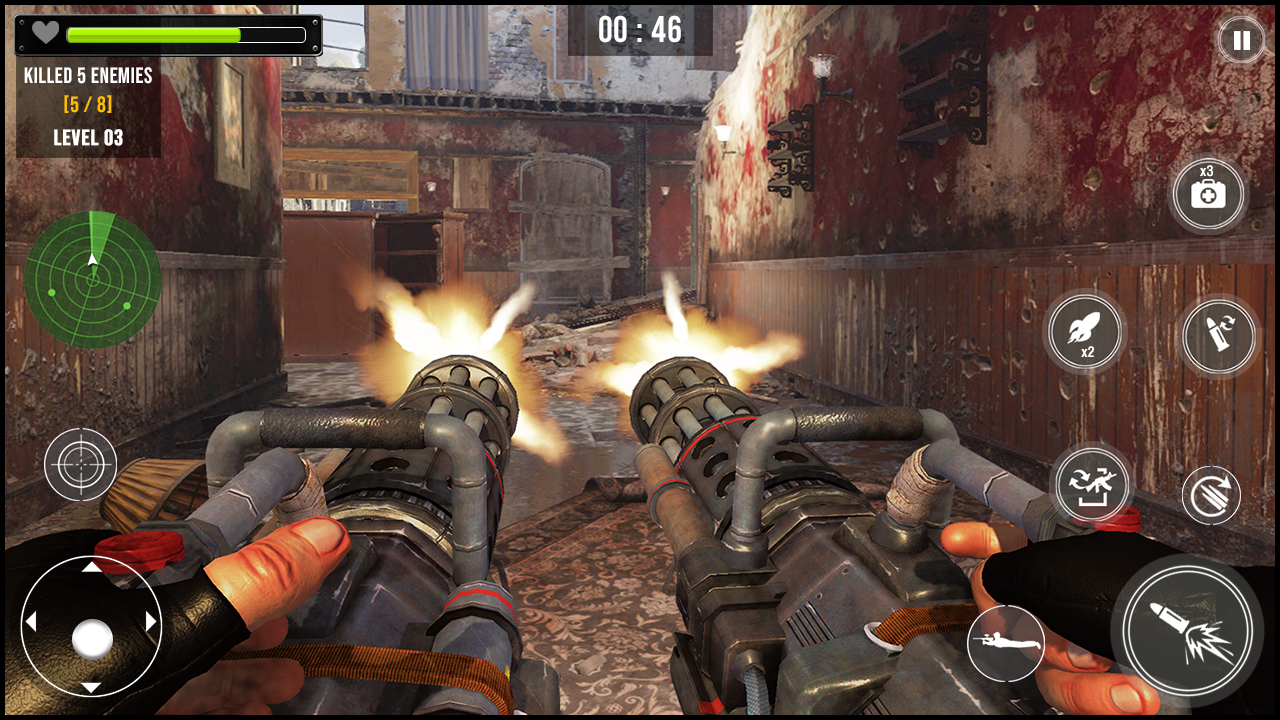The width and height of the screenshot is (1280, 720).
Task: Launch a rocket with the x2 icon
Action: [x=1086, y=333]
